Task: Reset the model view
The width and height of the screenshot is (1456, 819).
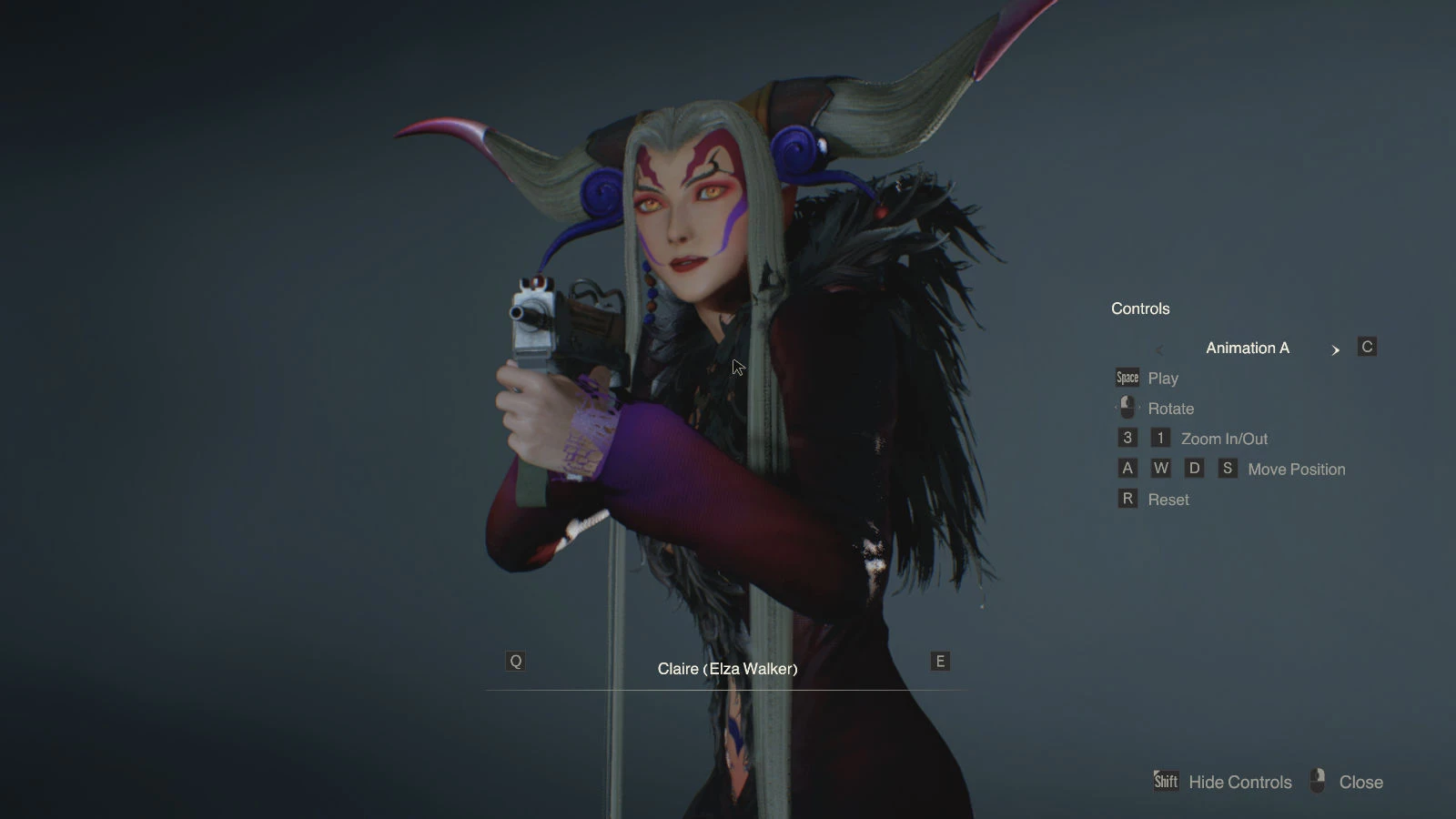Action: tap(1168, 500)
